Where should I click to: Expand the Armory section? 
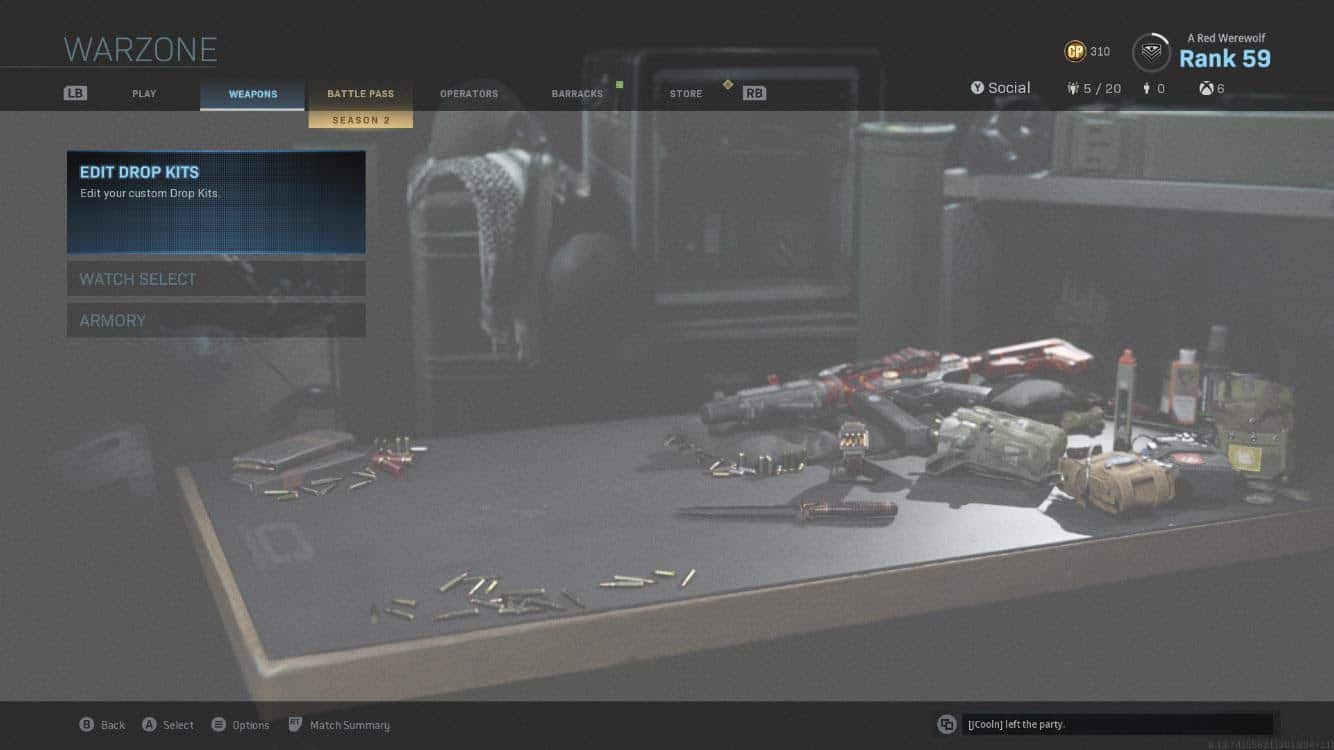click(216, 320)
